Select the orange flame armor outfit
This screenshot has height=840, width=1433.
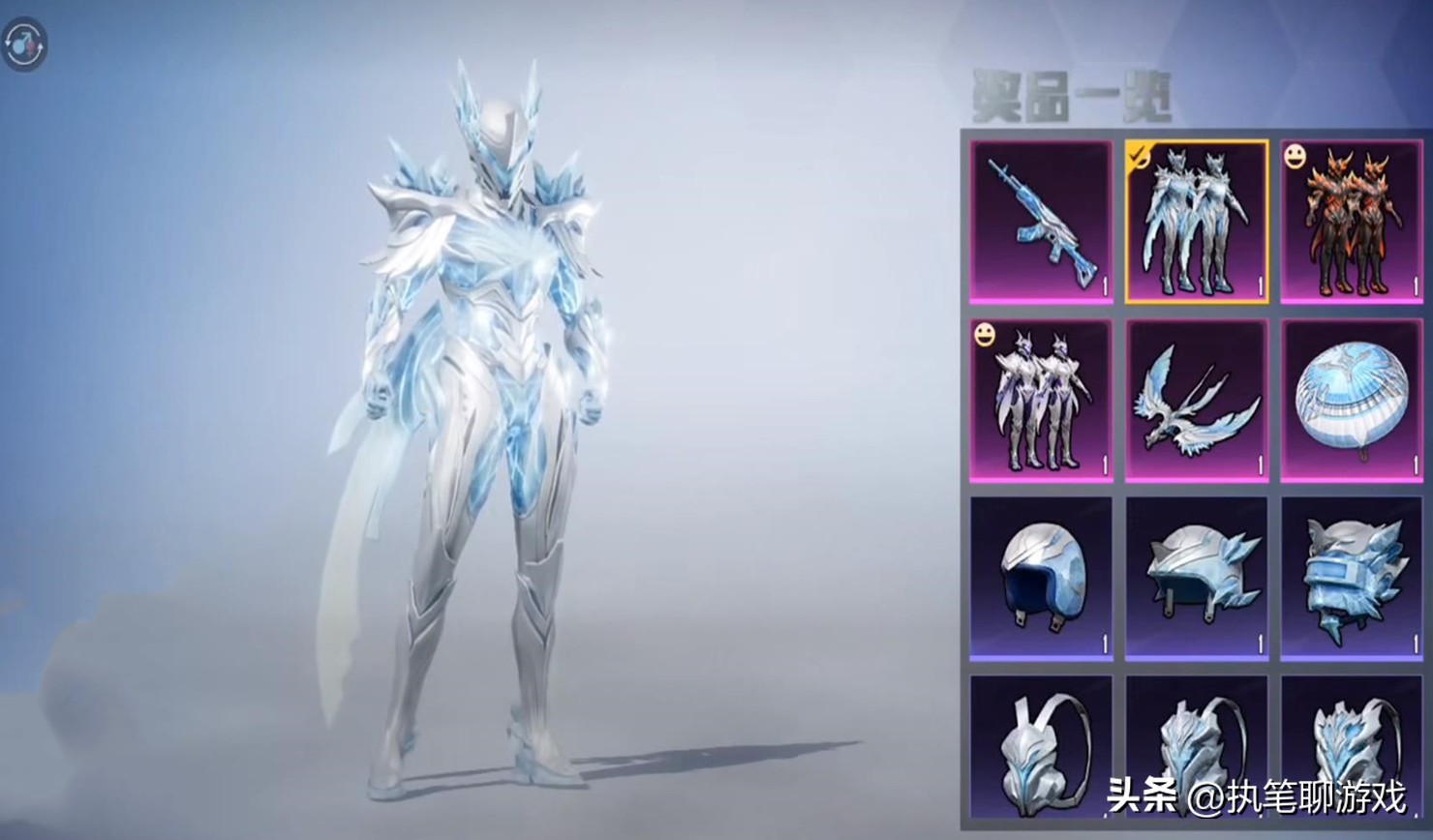pos(1352,222)
